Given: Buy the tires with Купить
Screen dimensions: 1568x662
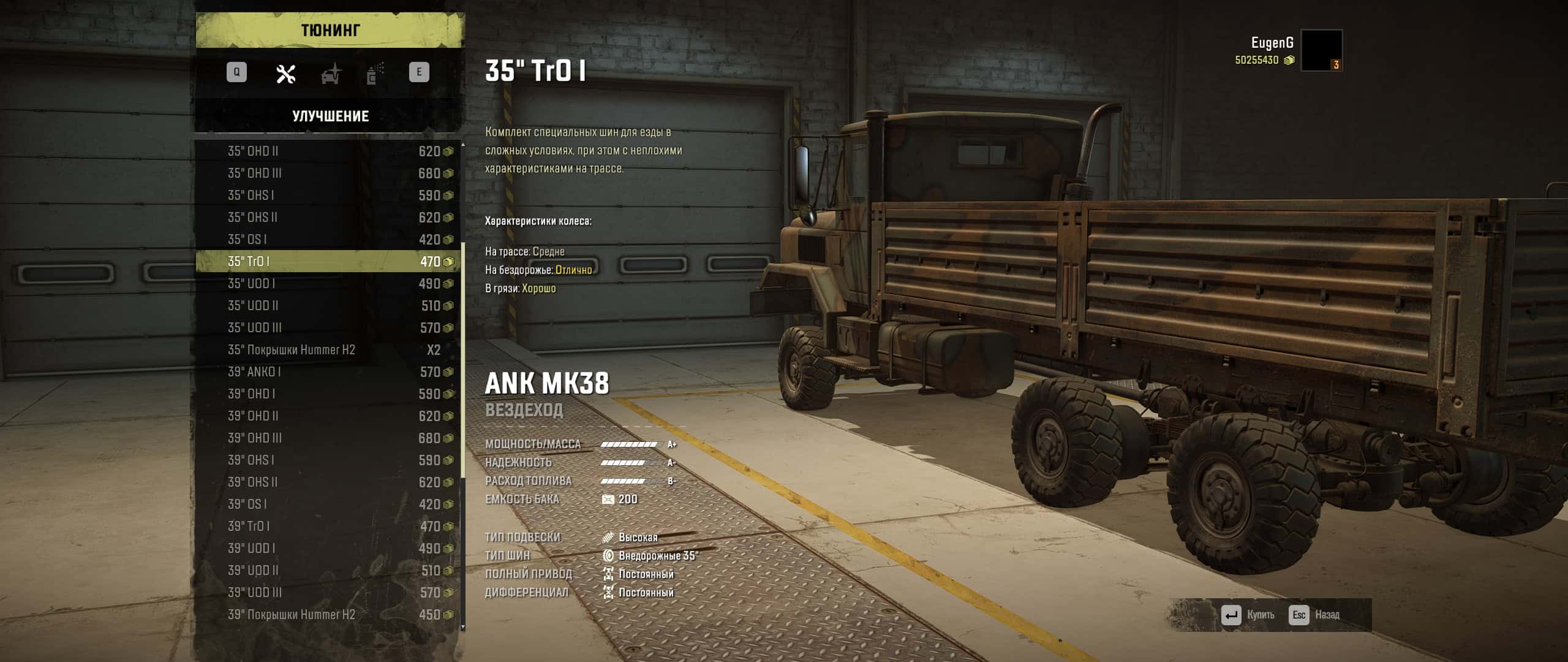Looking at the screenshot, I should coord(1248,615).
